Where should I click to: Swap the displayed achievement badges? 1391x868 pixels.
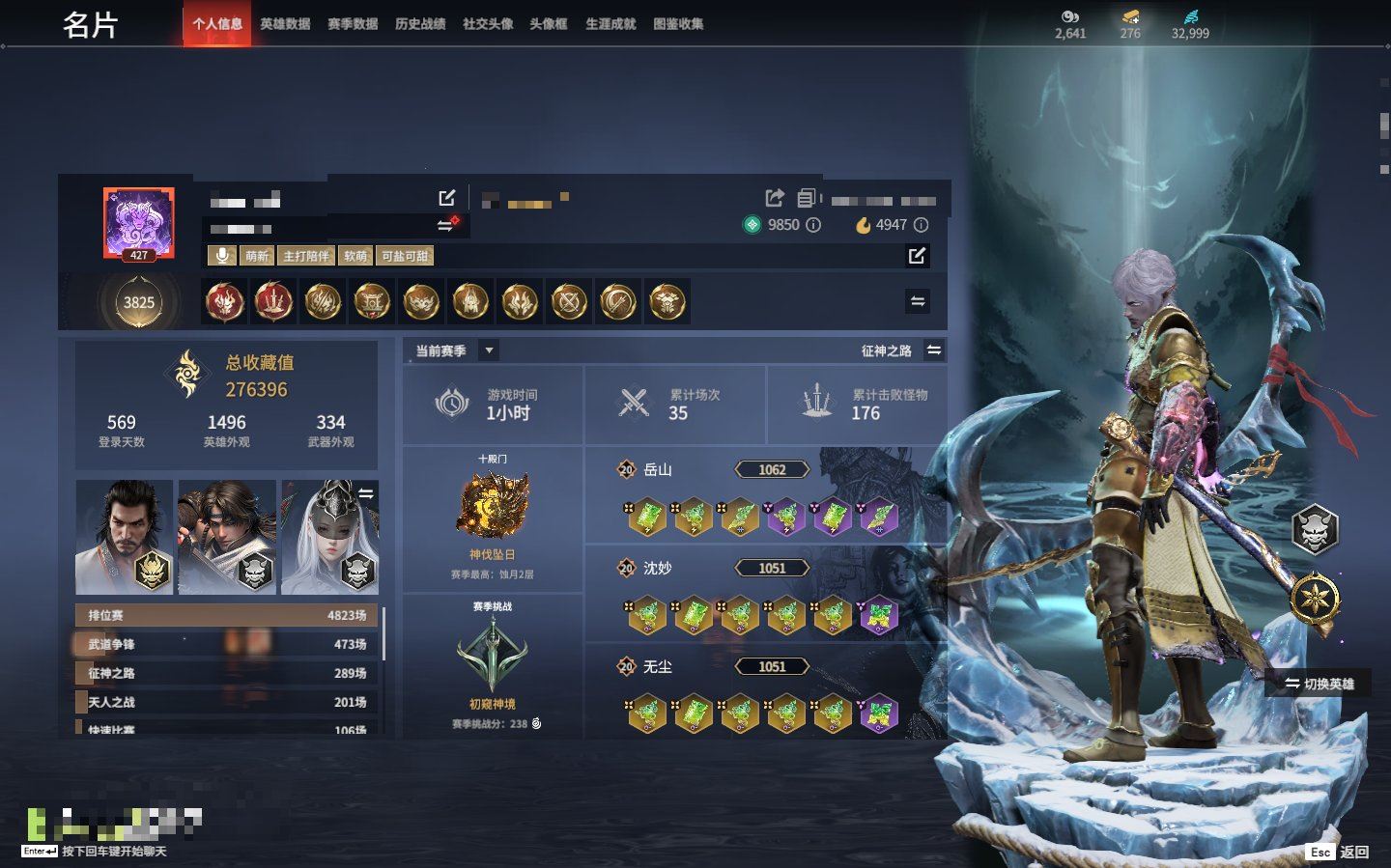918,301
